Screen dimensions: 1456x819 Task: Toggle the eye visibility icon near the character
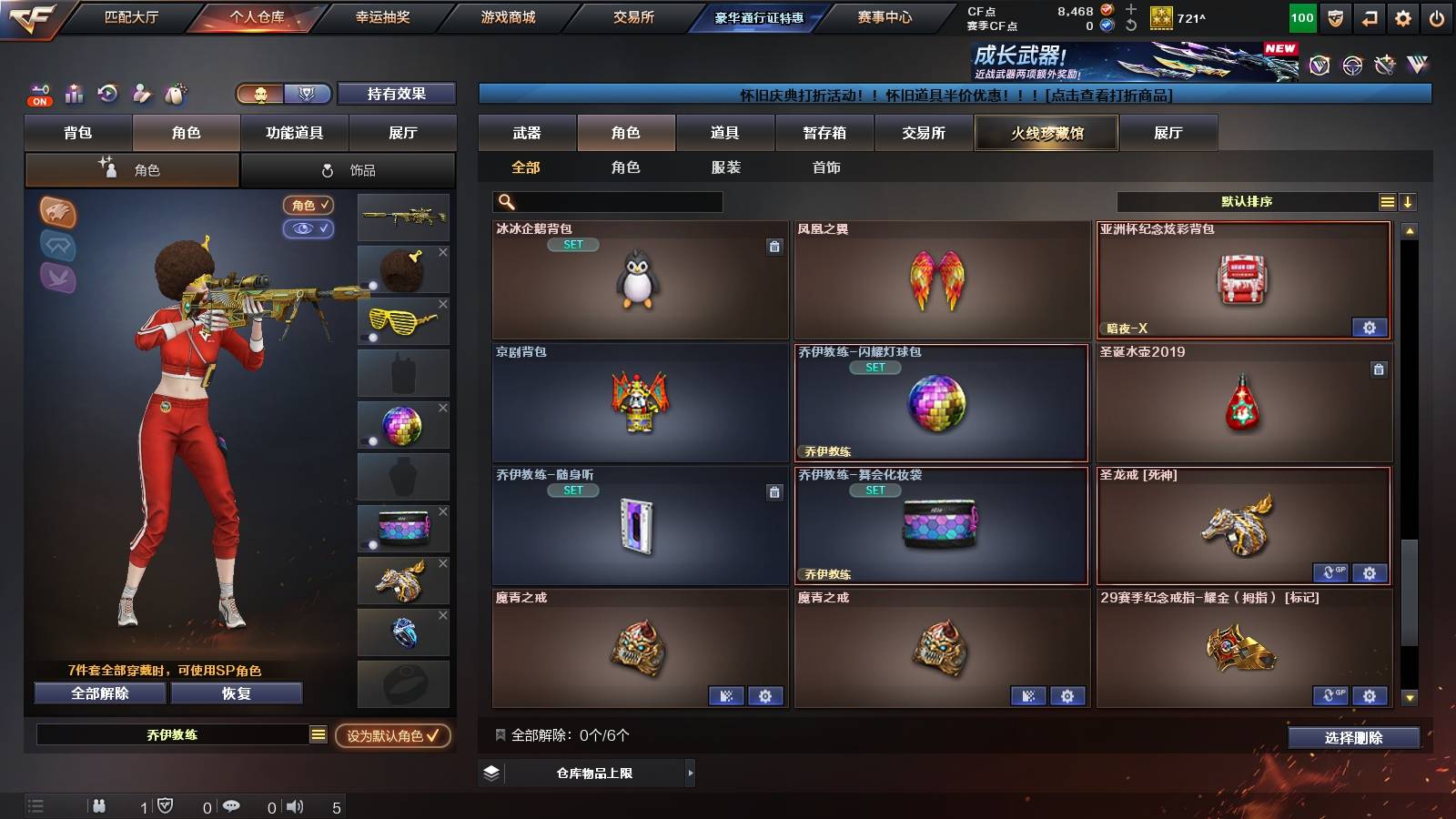[310, 229]
